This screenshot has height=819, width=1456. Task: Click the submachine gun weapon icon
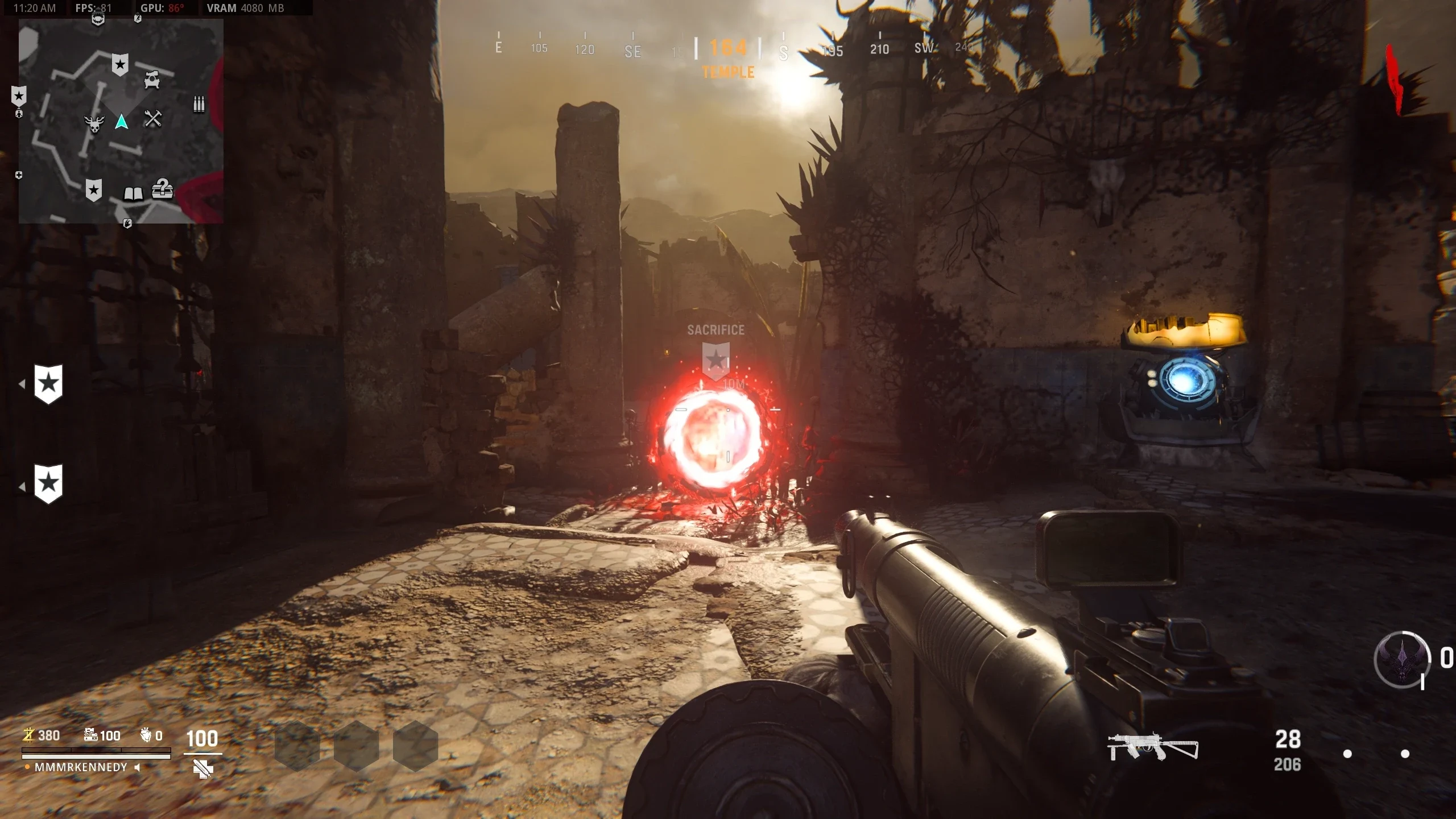click(1152, 747)
